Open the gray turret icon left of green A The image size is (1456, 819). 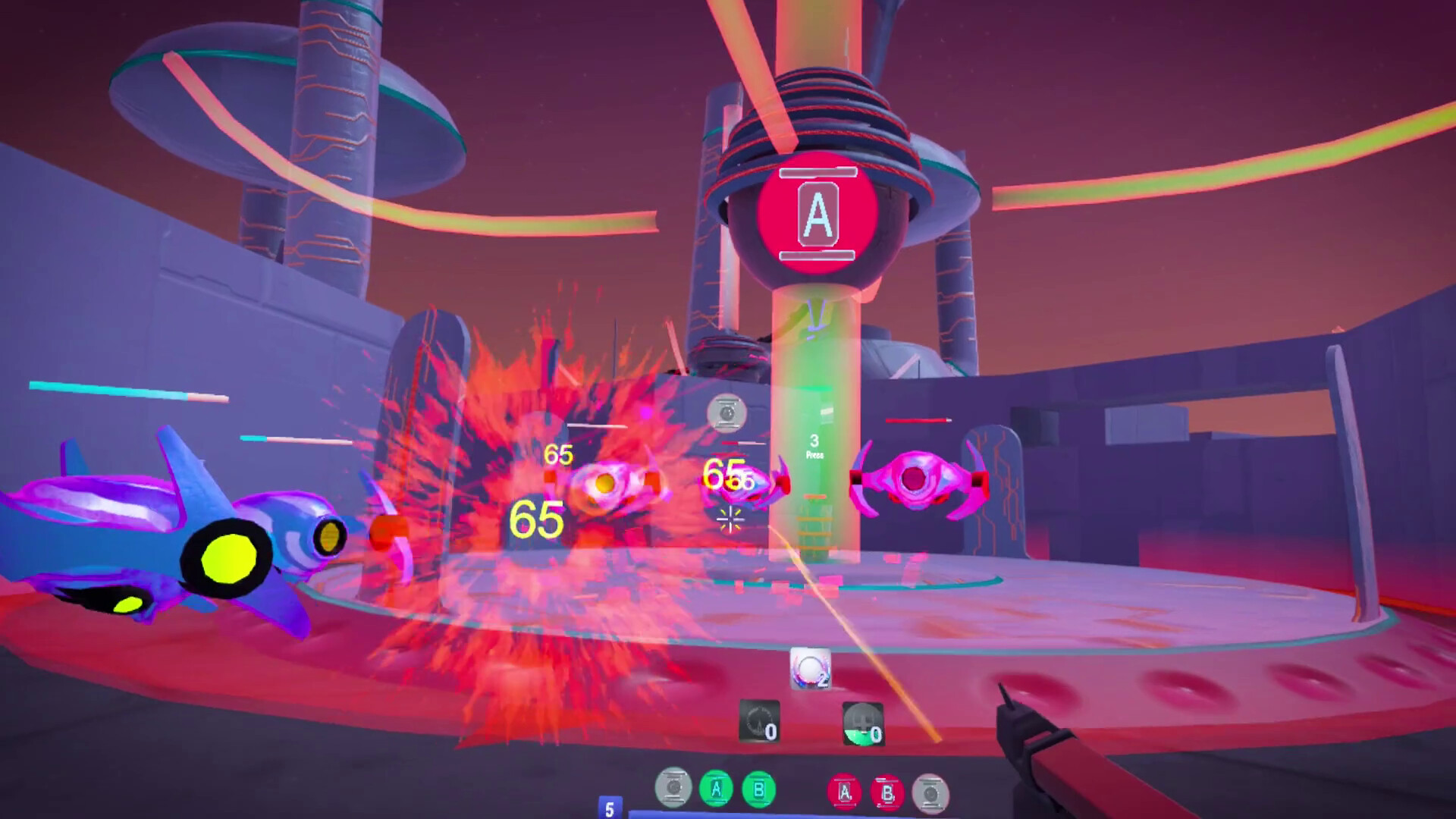click(x=672, y=789)
